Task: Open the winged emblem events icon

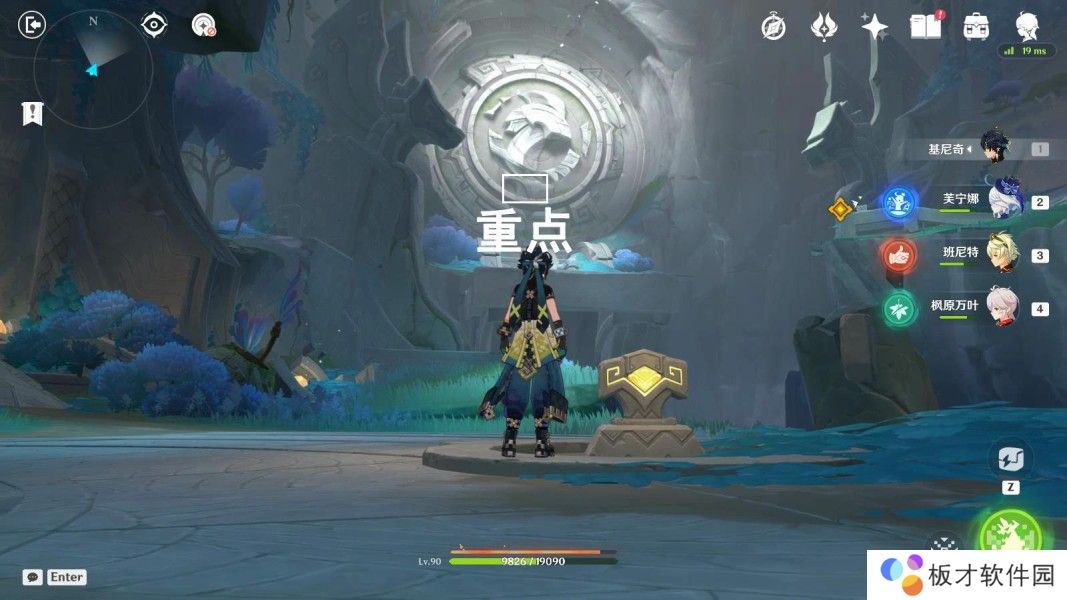Action: click(824, 27)
